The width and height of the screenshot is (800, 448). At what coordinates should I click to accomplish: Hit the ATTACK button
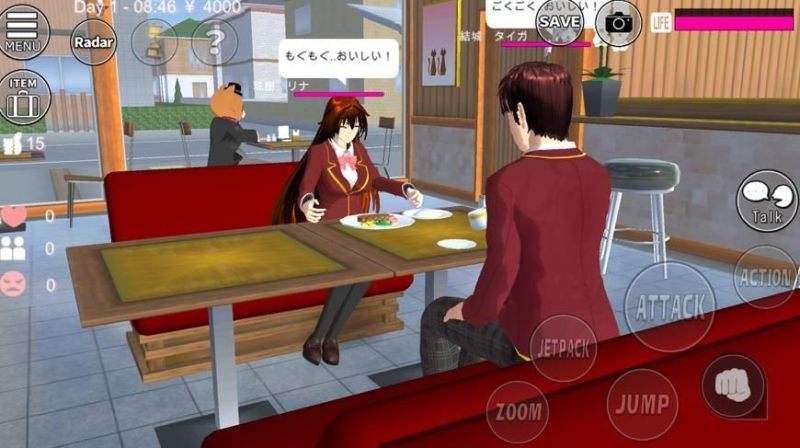(x=670, y=306)
